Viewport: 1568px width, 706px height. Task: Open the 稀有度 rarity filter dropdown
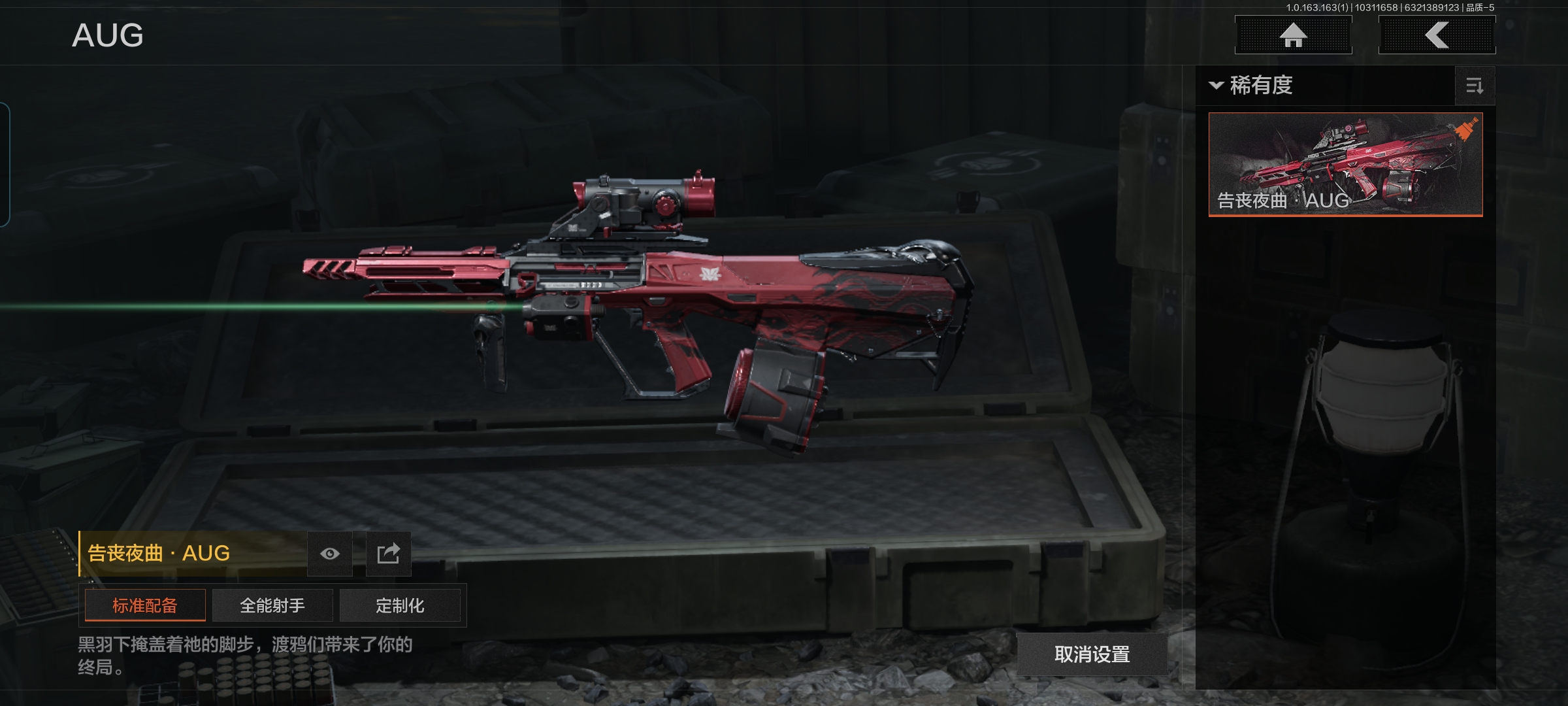coord(1252,86)
